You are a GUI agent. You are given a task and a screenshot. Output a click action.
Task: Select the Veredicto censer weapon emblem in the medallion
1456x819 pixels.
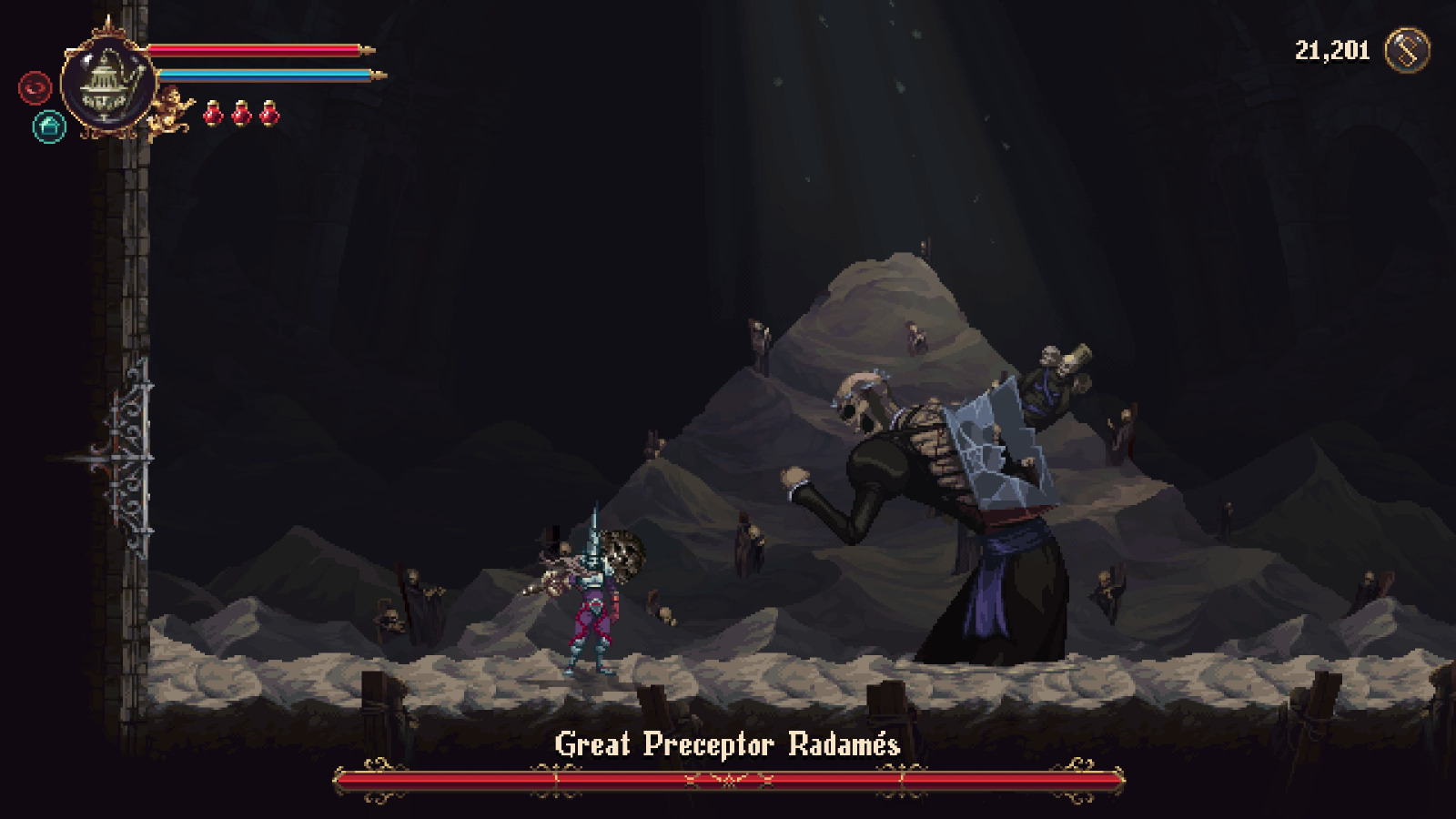[x=107, y=86]
